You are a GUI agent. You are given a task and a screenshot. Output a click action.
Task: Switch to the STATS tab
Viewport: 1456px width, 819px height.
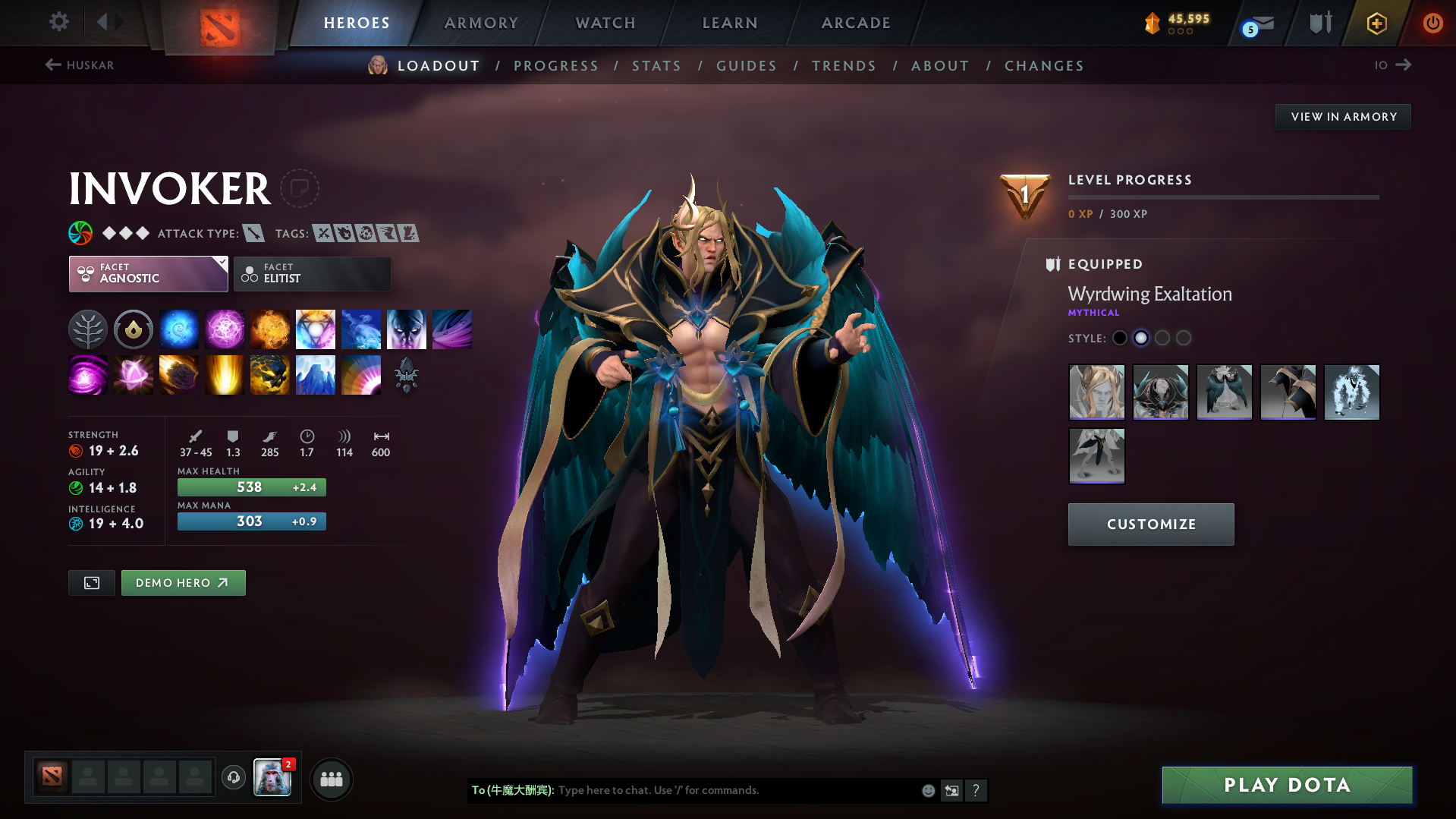click(656, 65)
